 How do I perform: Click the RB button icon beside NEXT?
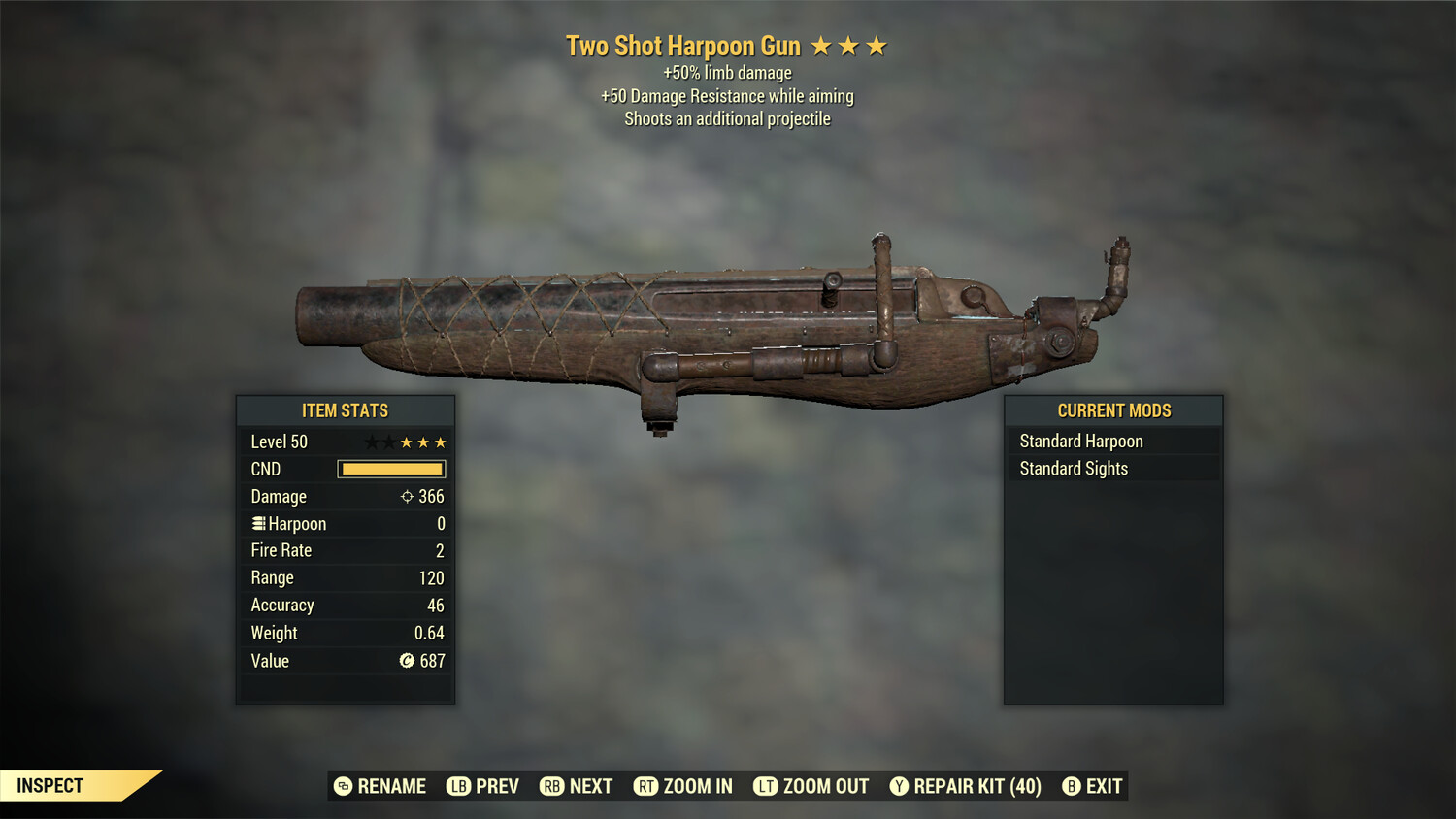(x=550, y=786)
